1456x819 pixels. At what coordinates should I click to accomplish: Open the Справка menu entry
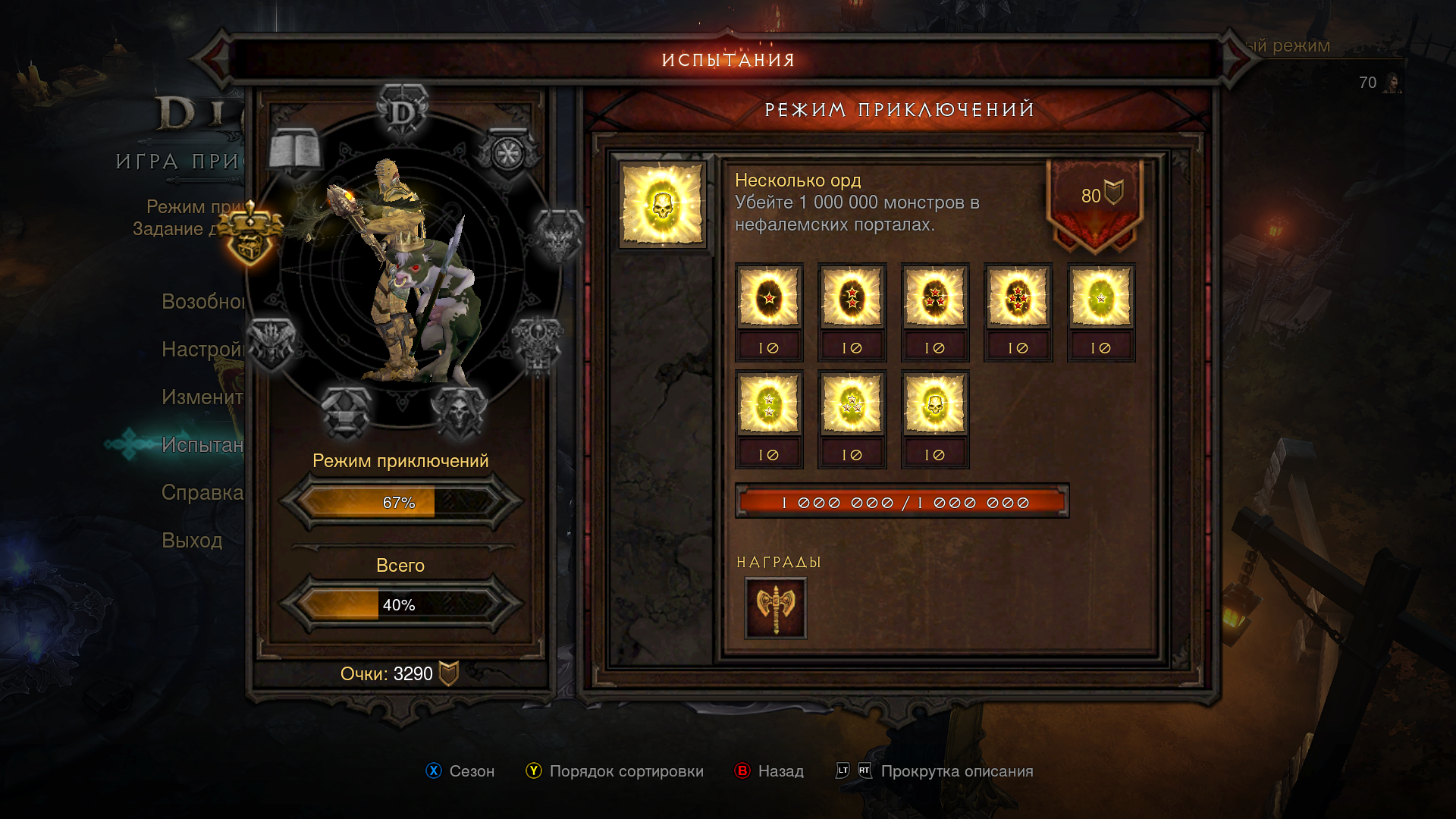[202, 493]
